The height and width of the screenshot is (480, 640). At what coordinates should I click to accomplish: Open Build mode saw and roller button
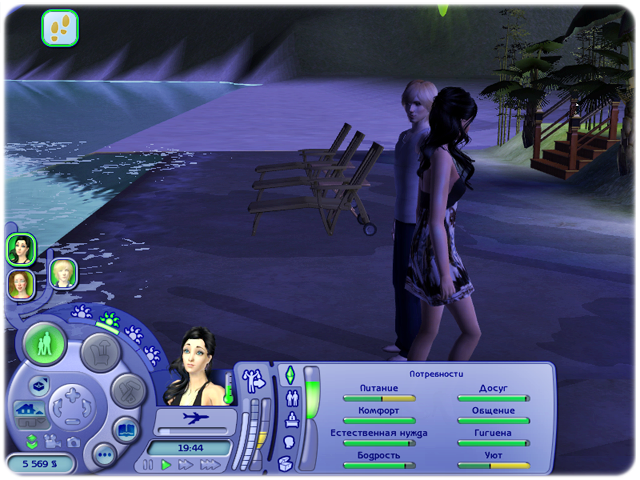click(128, 391)
